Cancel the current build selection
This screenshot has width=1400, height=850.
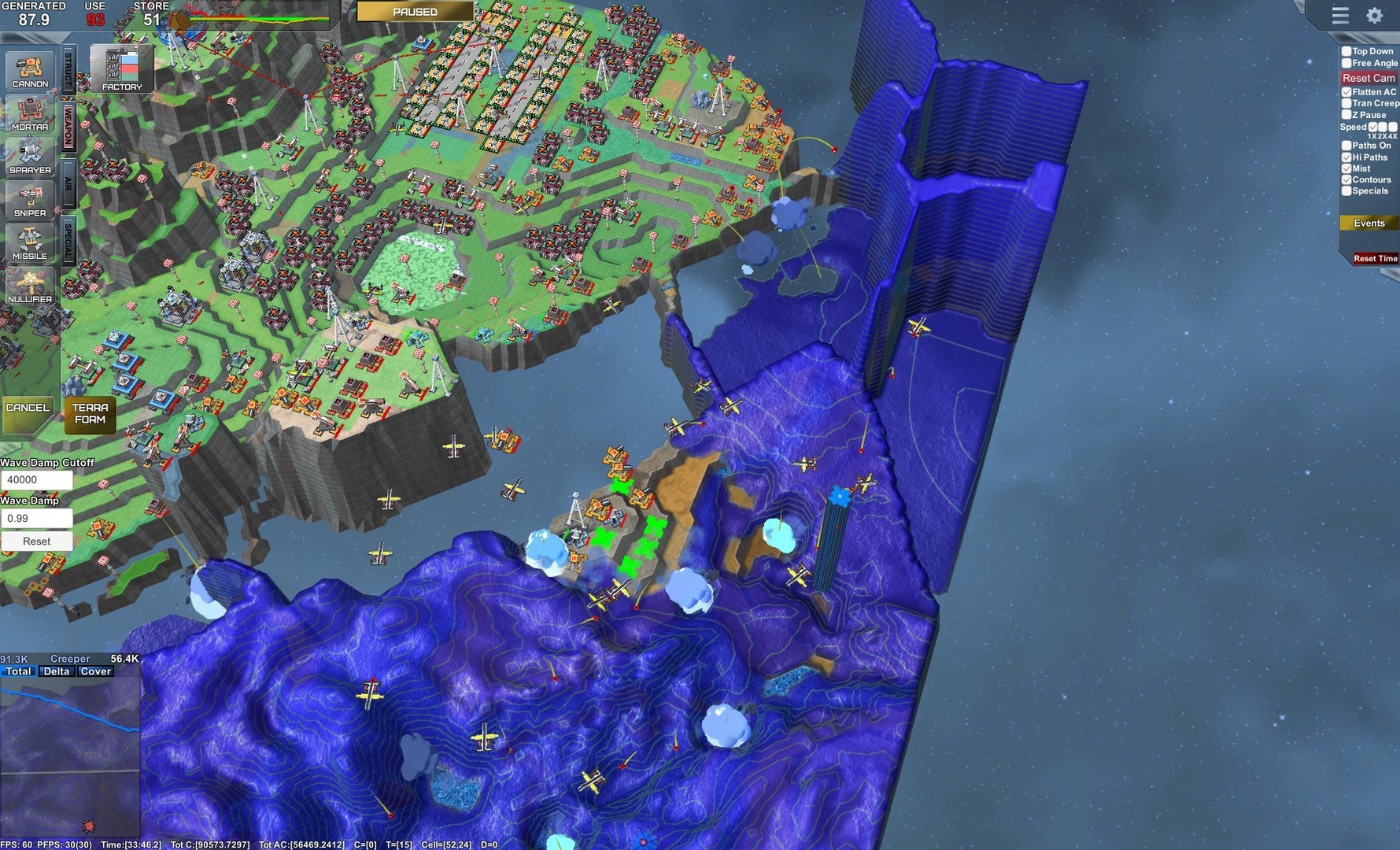[x=27, y=408]
